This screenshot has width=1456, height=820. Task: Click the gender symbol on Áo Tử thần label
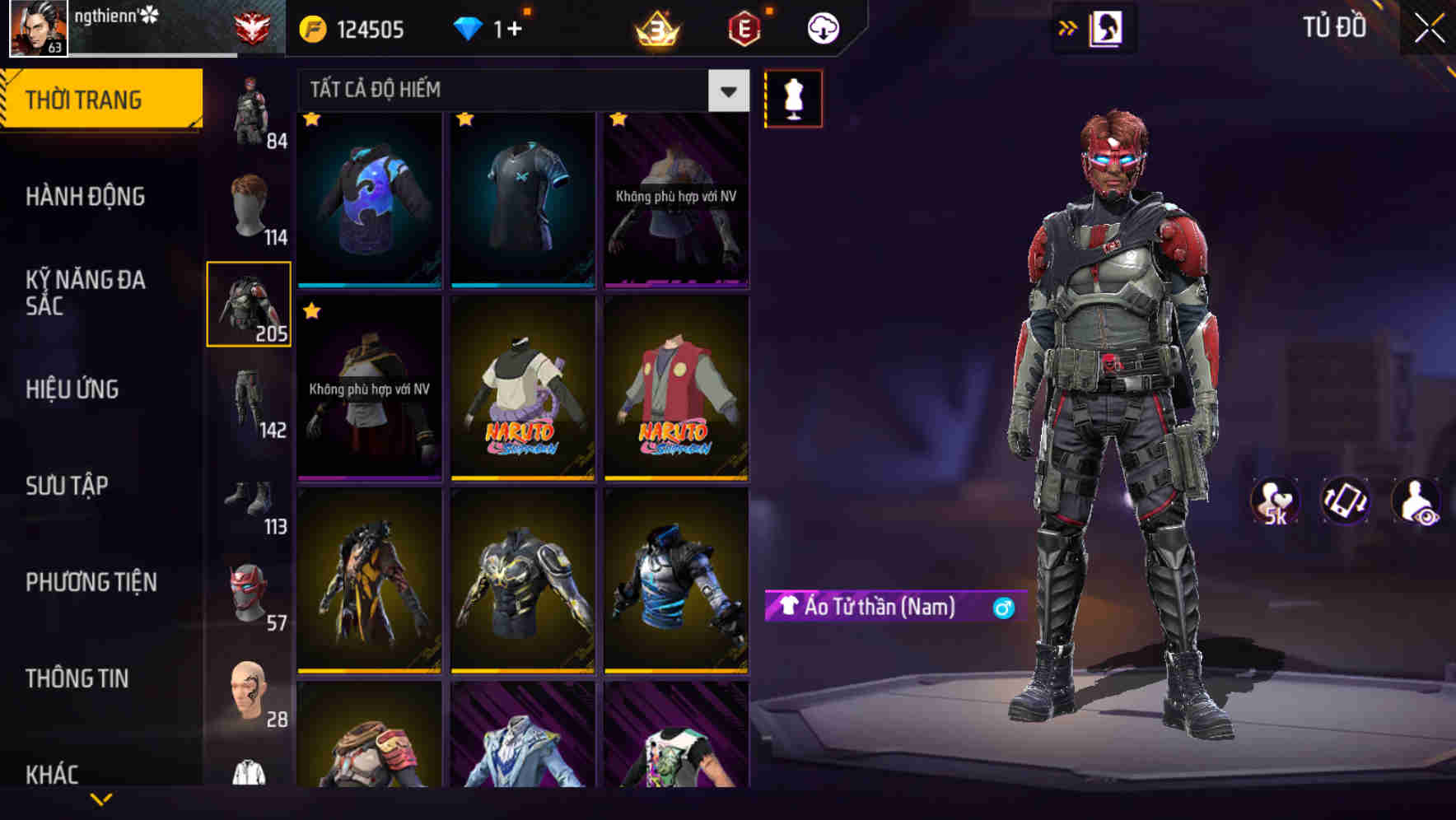tap(1004, 609)
